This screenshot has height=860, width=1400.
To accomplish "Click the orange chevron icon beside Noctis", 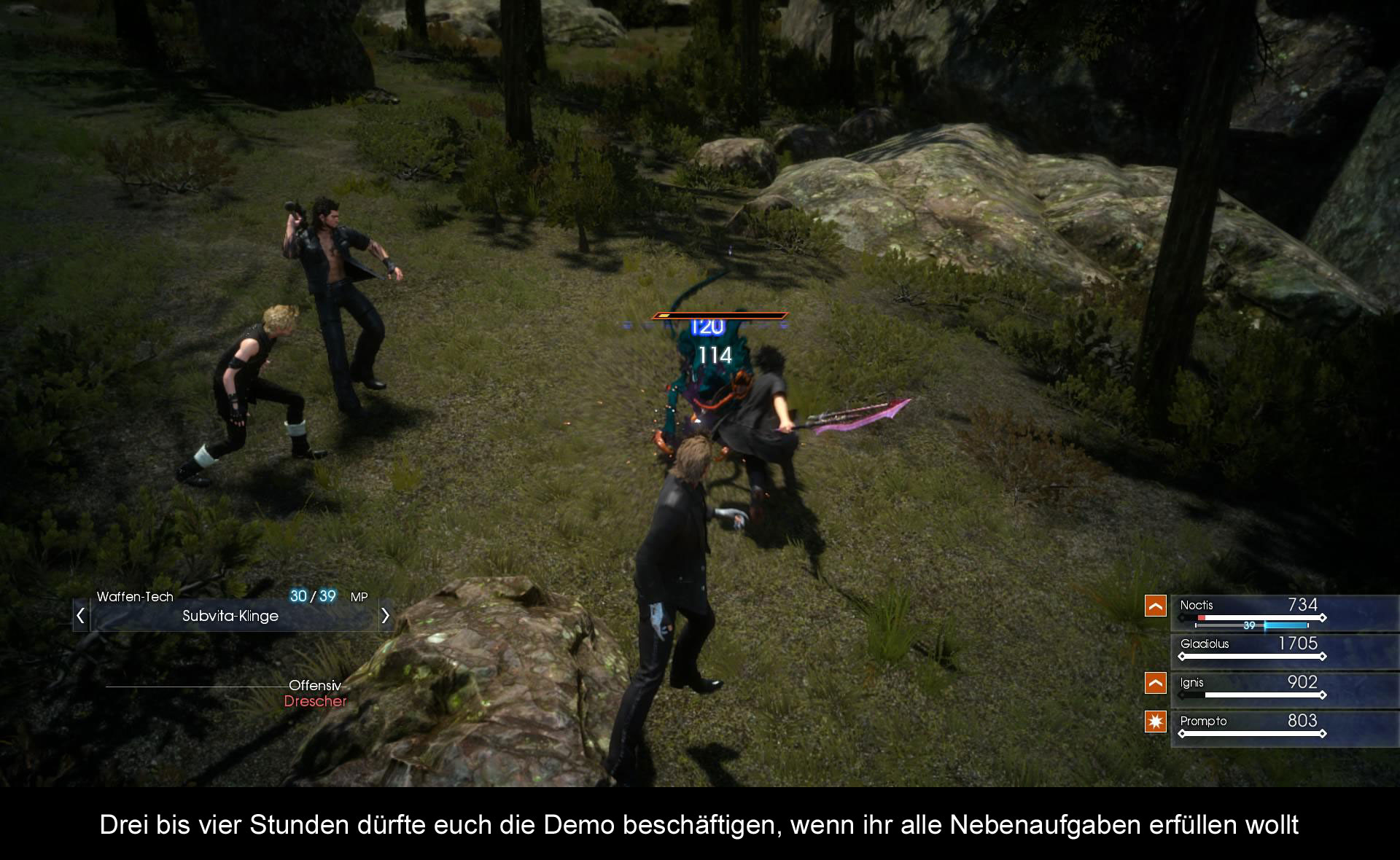I will tap(1156, 606).
